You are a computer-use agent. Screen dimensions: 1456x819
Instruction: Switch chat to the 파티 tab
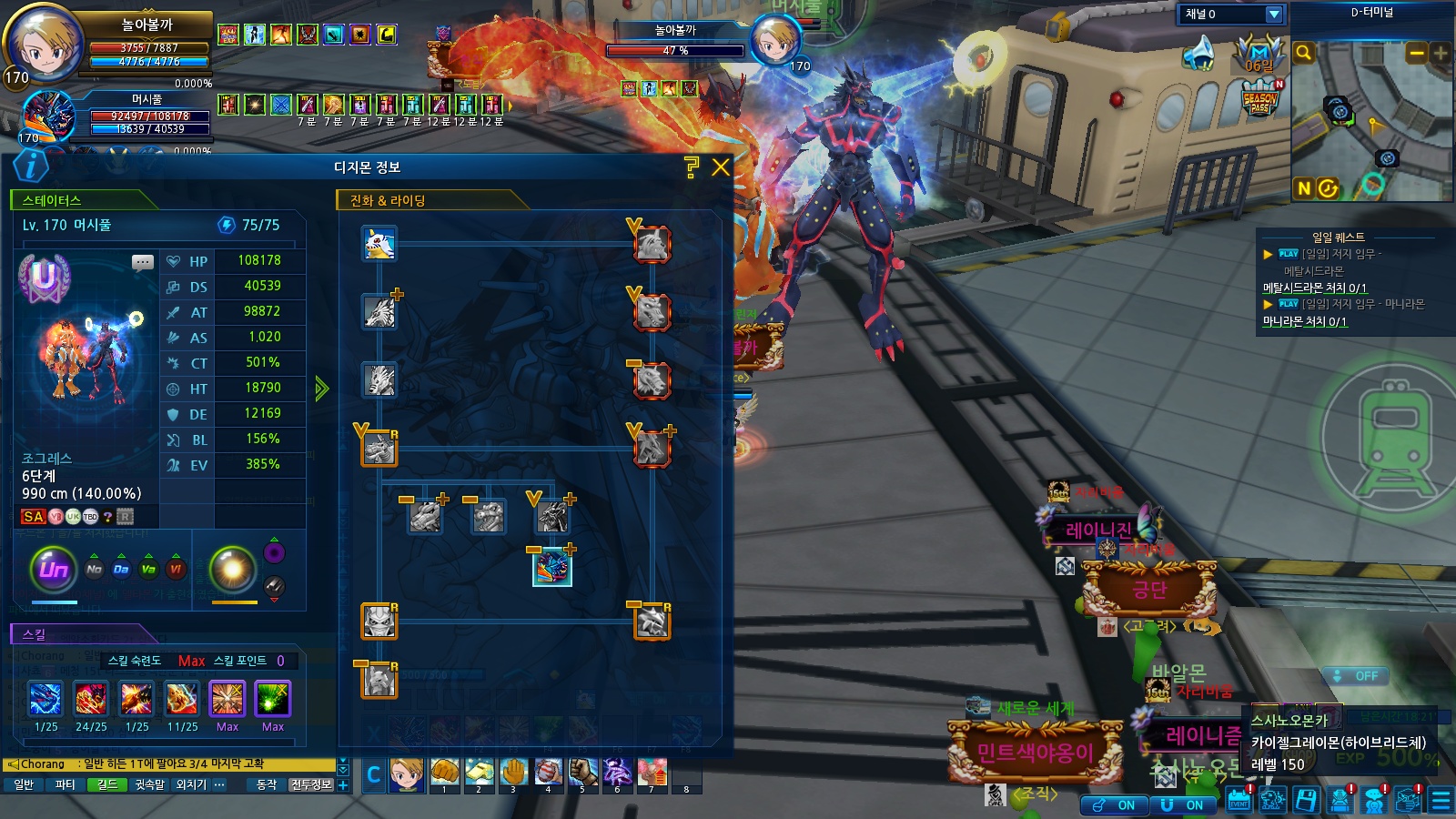pyautogui.click(x=66, y=784)
